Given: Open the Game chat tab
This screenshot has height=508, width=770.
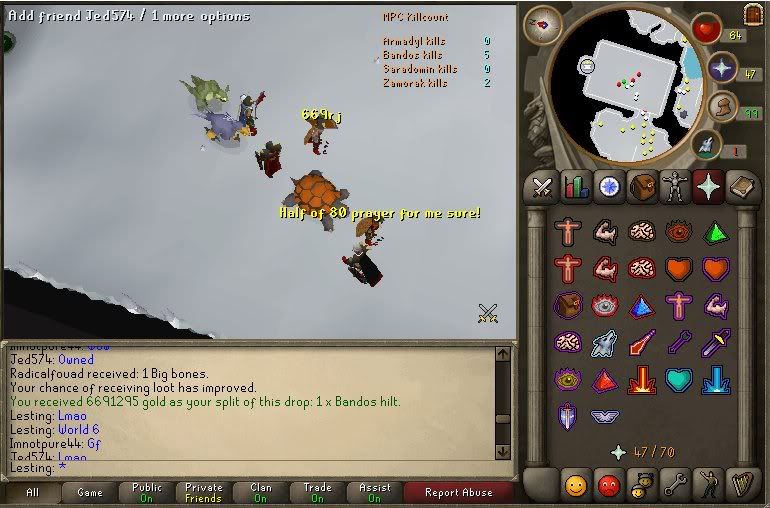Looking at the screenshot, I should 90,492.
